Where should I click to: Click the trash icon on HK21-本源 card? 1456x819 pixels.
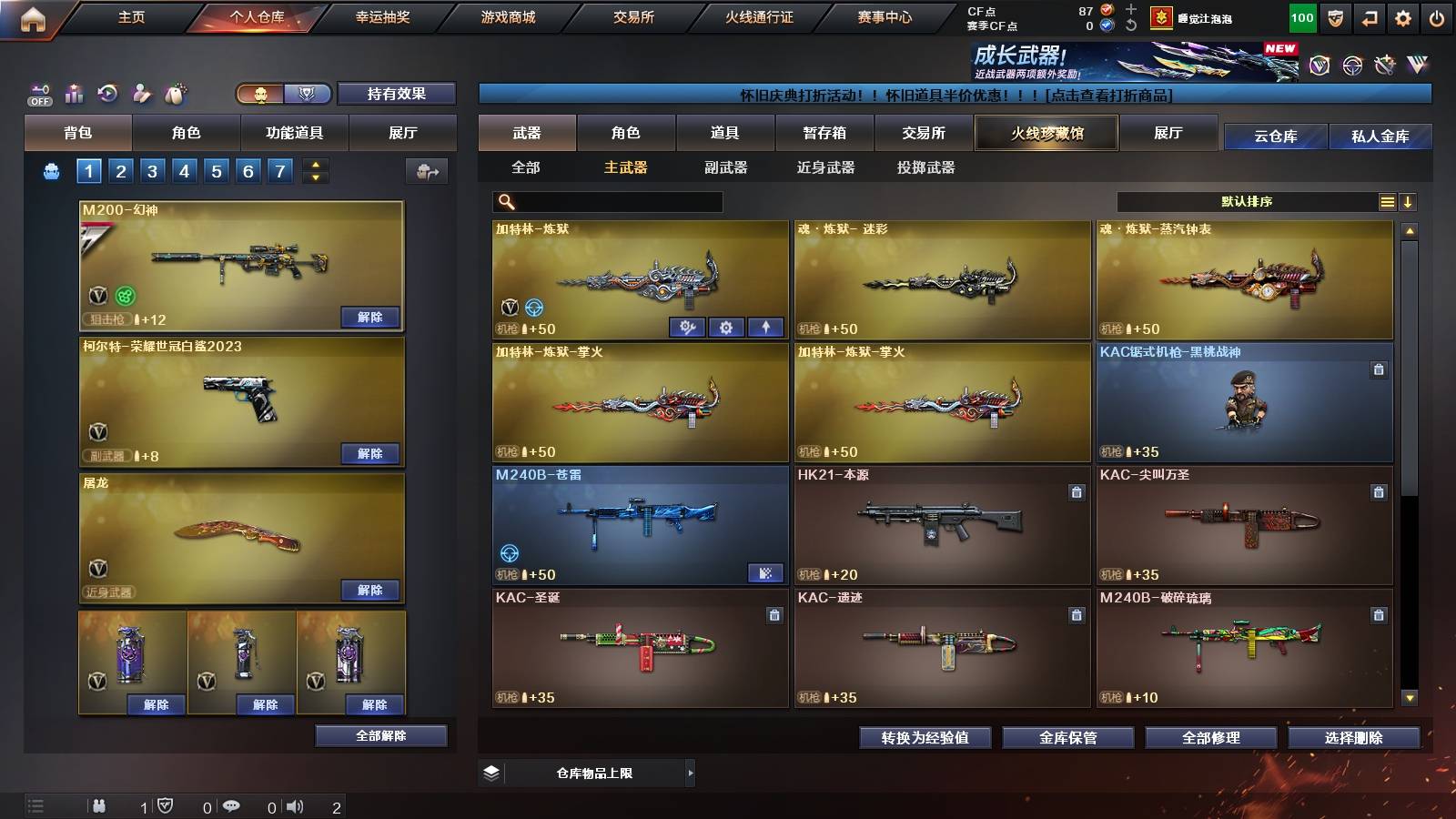click(x=1076, y=492)
